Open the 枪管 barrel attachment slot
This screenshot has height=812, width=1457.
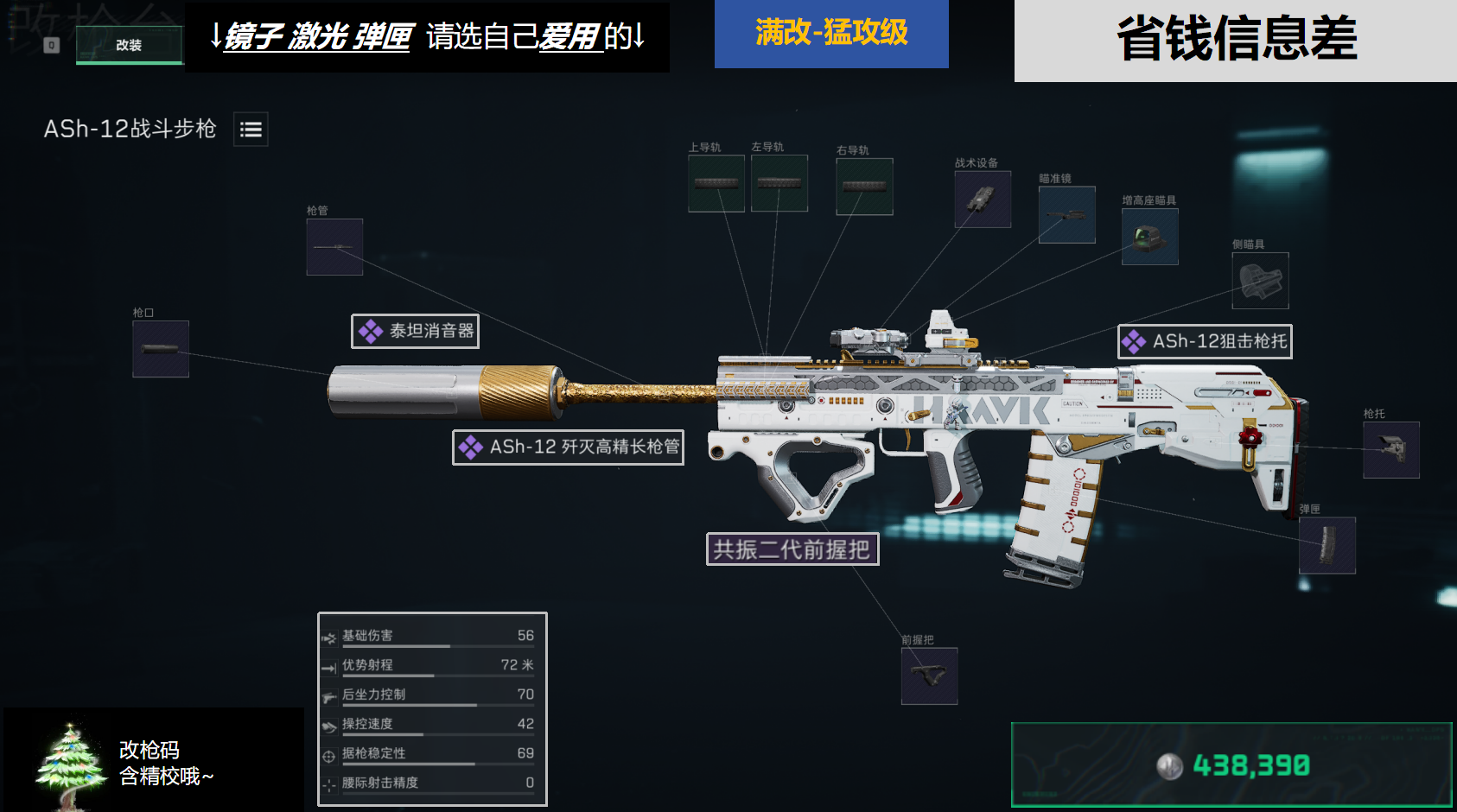(x=334, y=248)
